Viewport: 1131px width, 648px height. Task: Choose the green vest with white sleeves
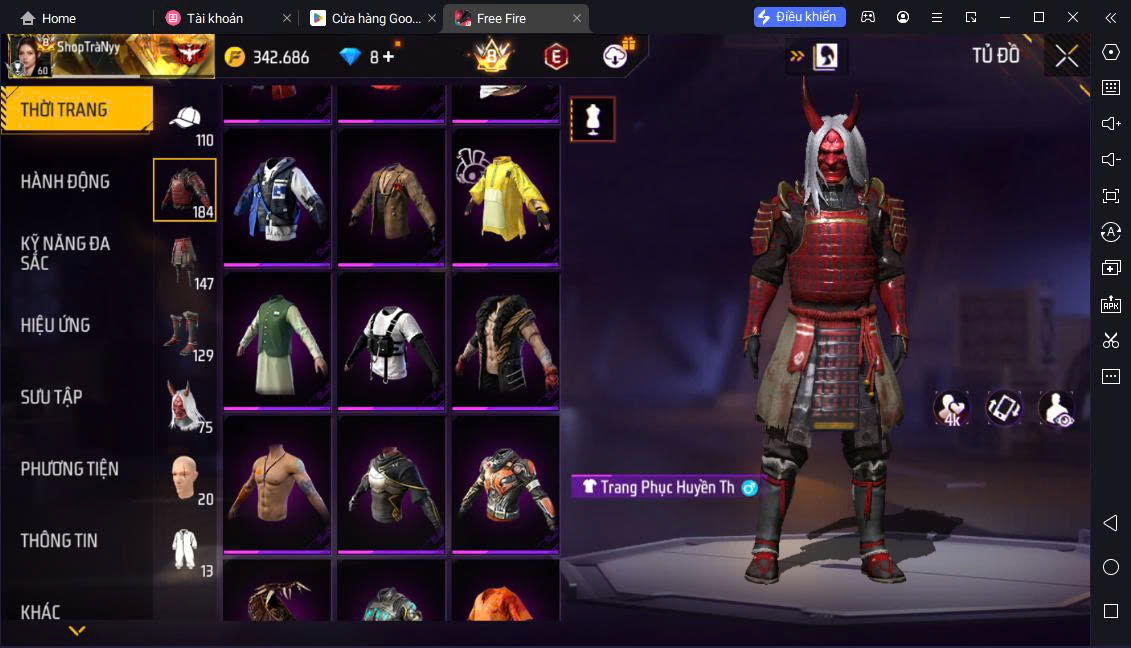(x=277, y=339)
